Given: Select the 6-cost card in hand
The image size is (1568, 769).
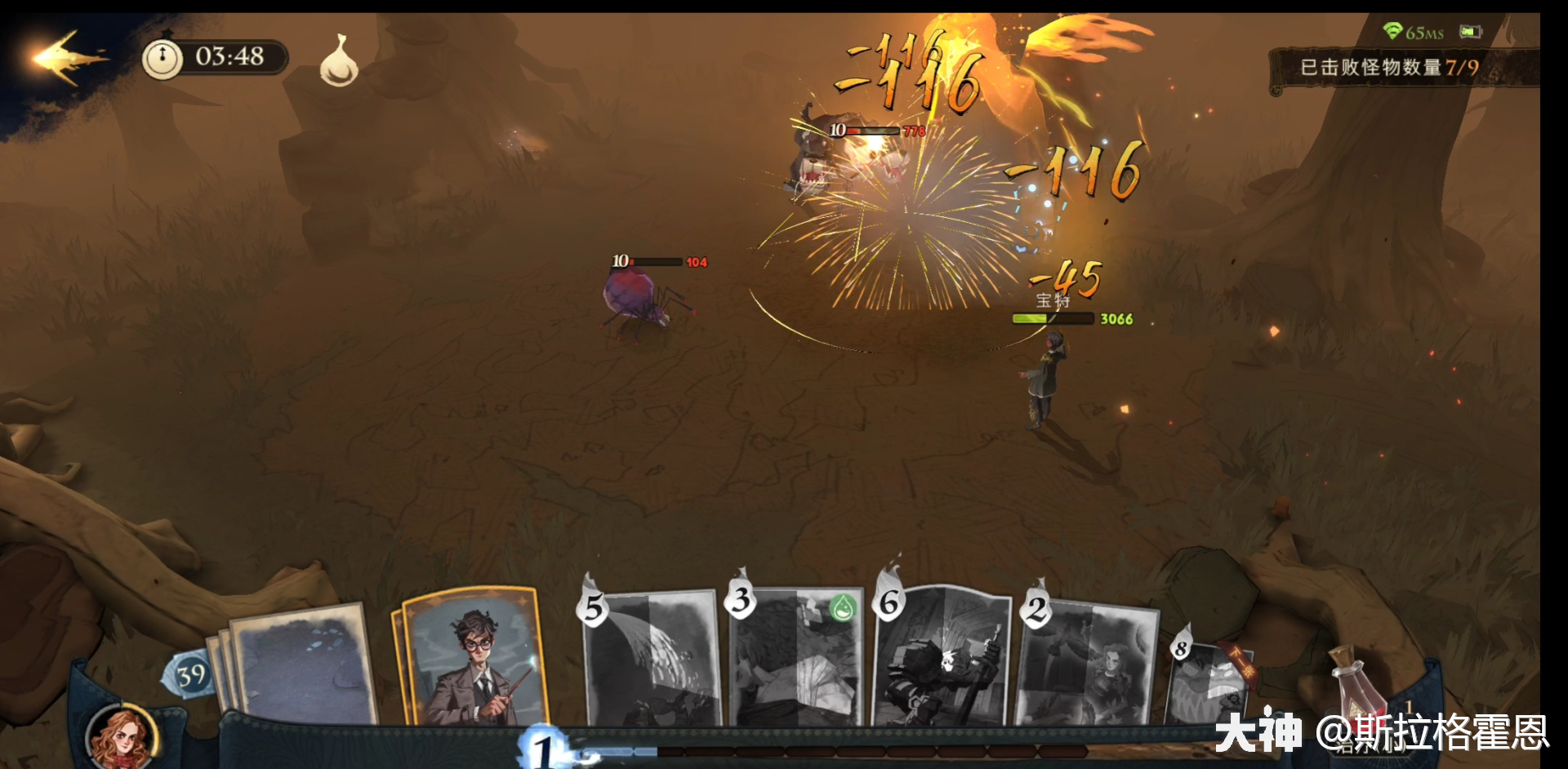Looking at the screenshot, I should (942, 658).
